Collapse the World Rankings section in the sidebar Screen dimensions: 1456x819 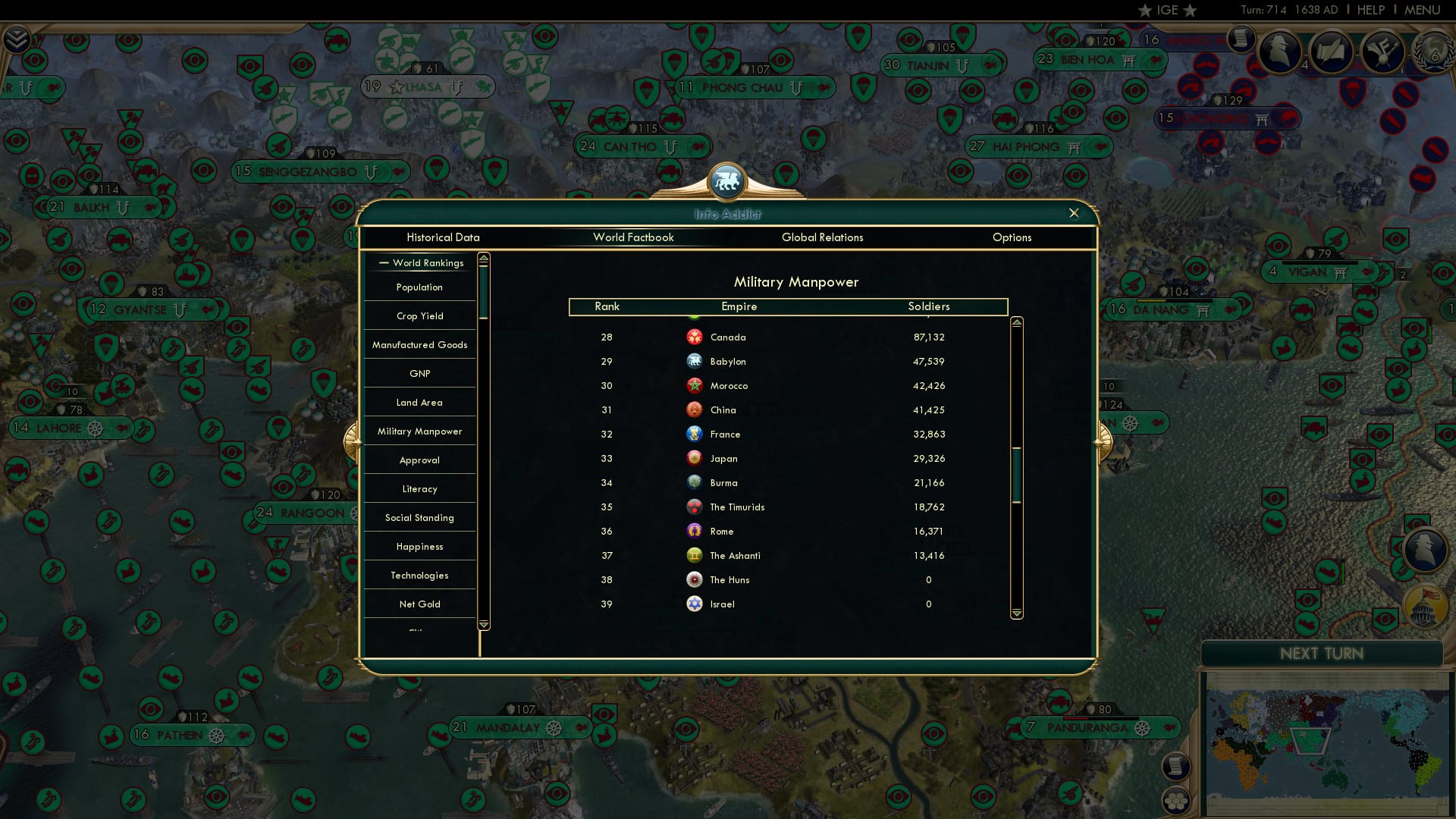[382, 262]
